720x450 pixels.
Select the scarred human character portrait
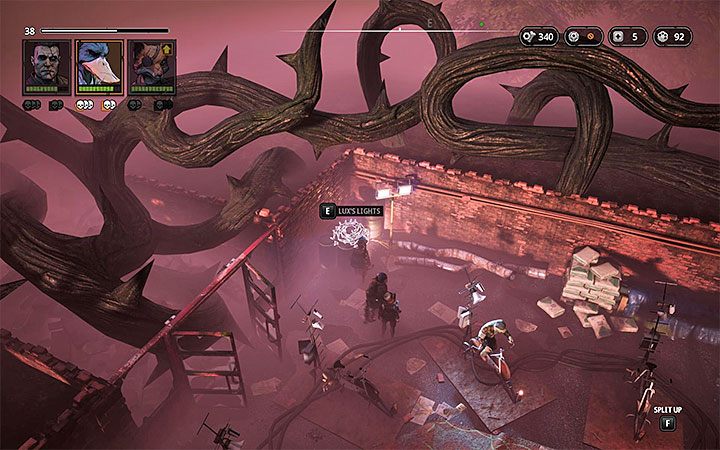click(x=46, y=66)
